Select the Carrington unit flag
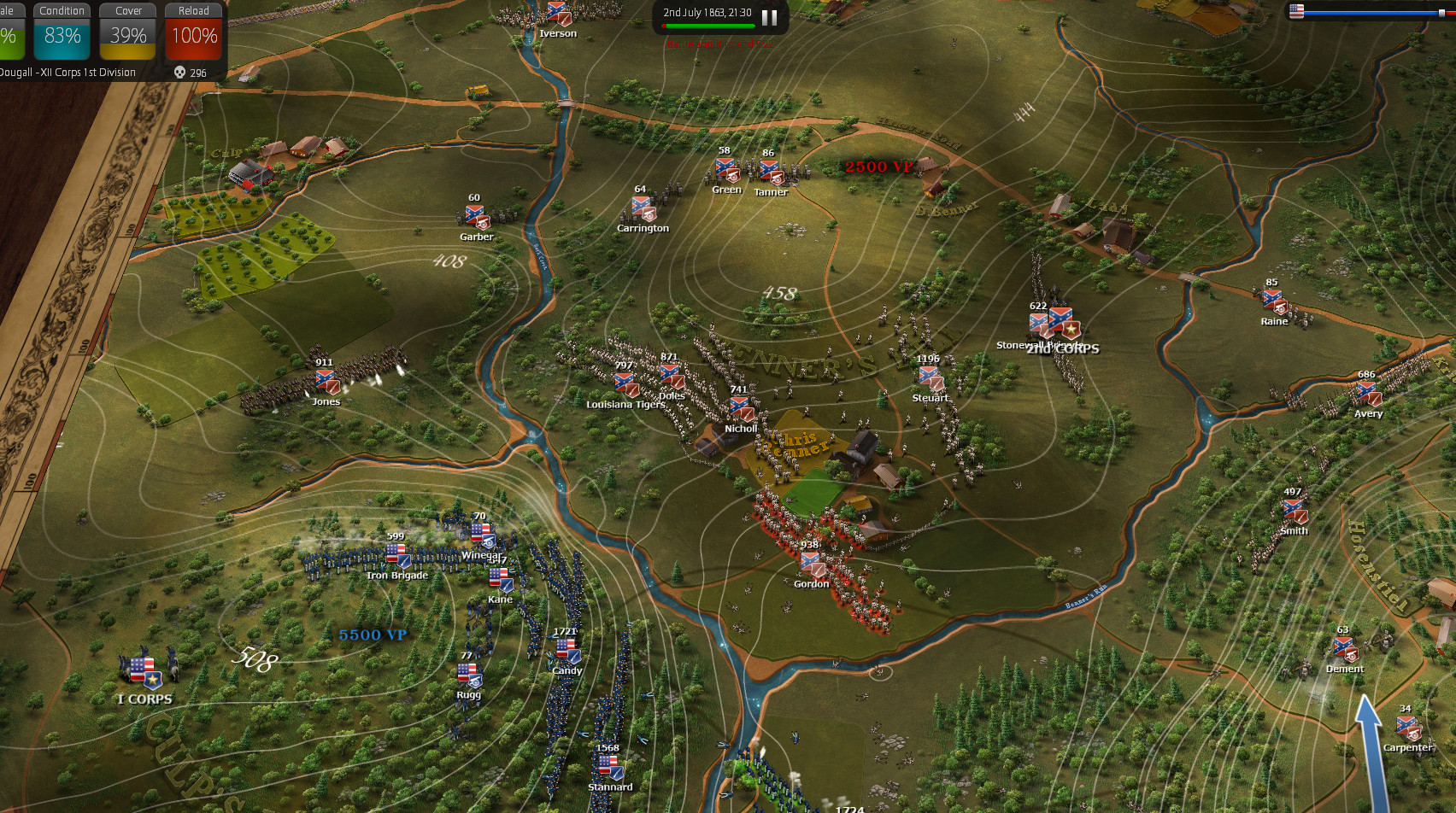This screenshot has width=1456, height=813. click(x=643, y=208)
